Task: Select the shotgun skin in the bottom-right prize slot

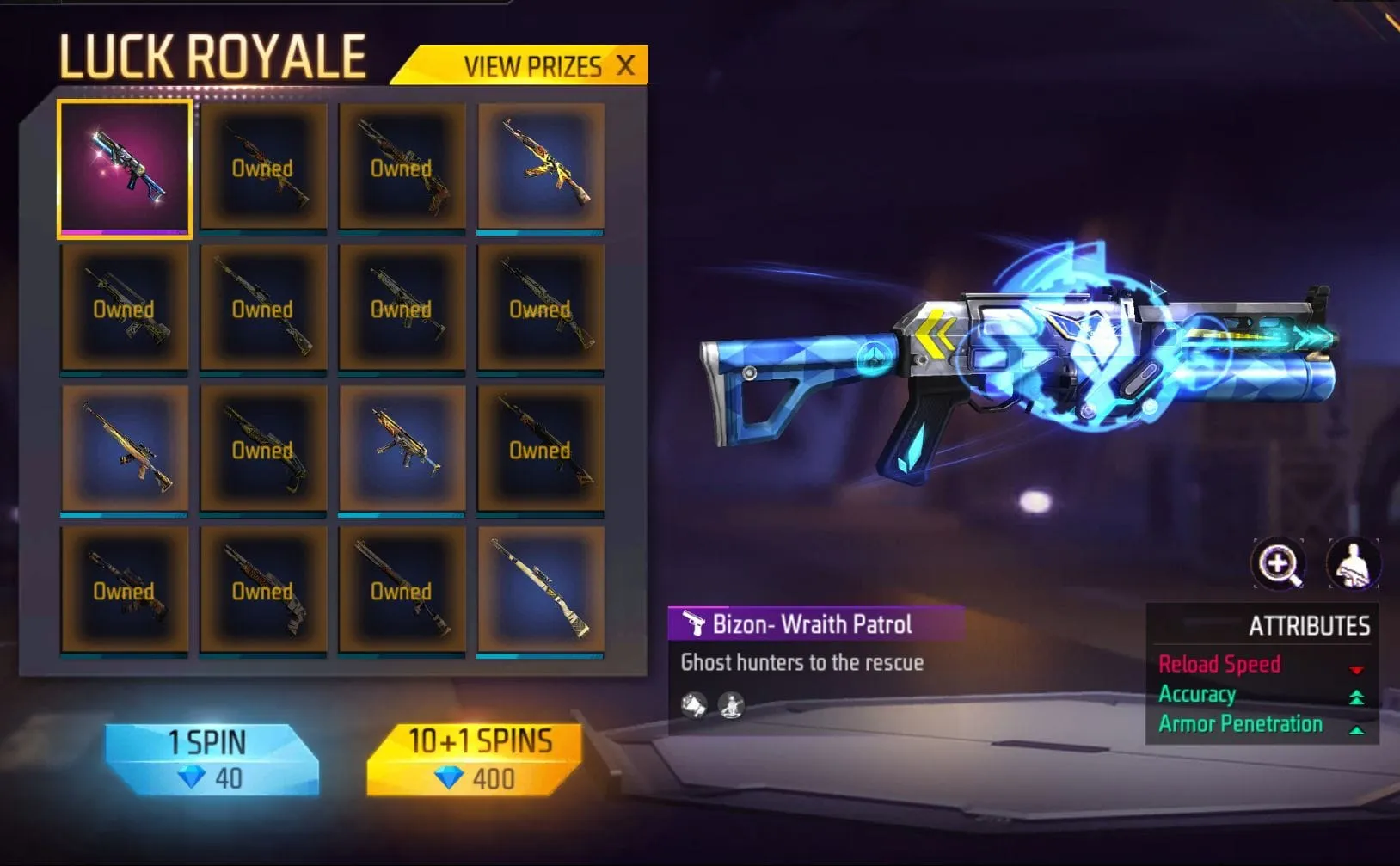Action: [542, 589]
